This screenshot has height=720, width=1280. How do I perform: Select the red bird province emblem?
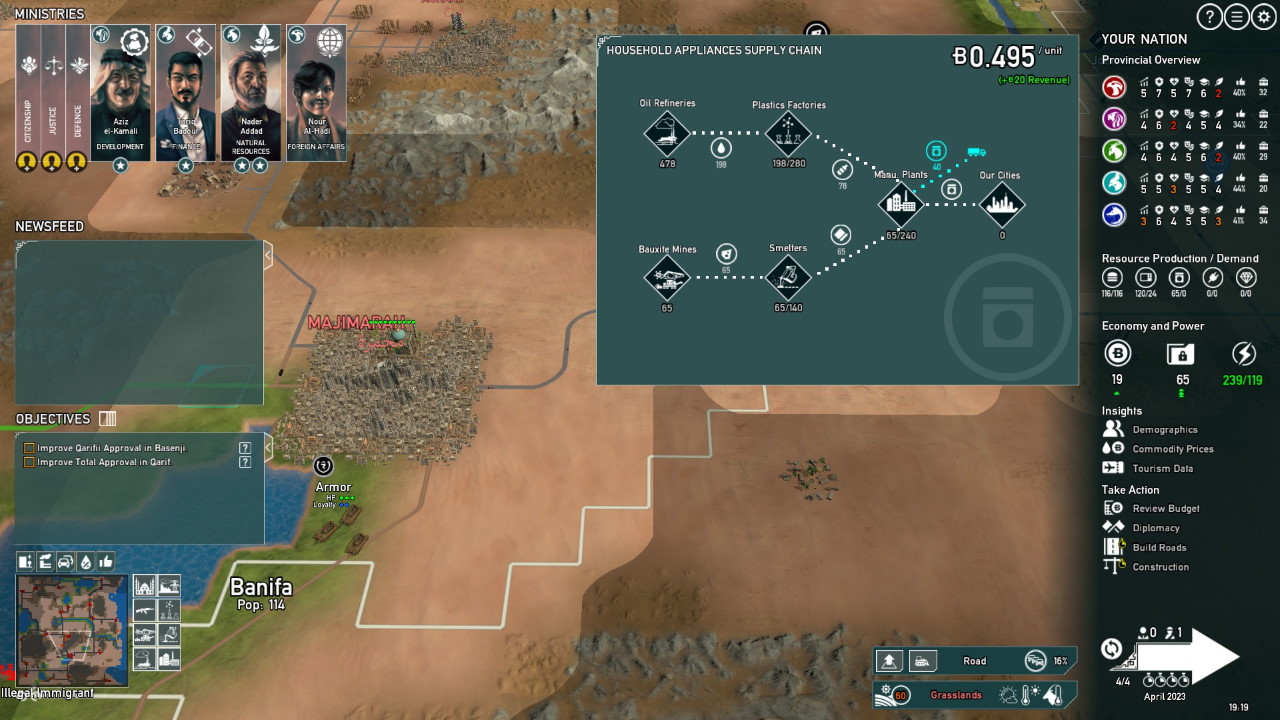click(x=1114, y=88)
